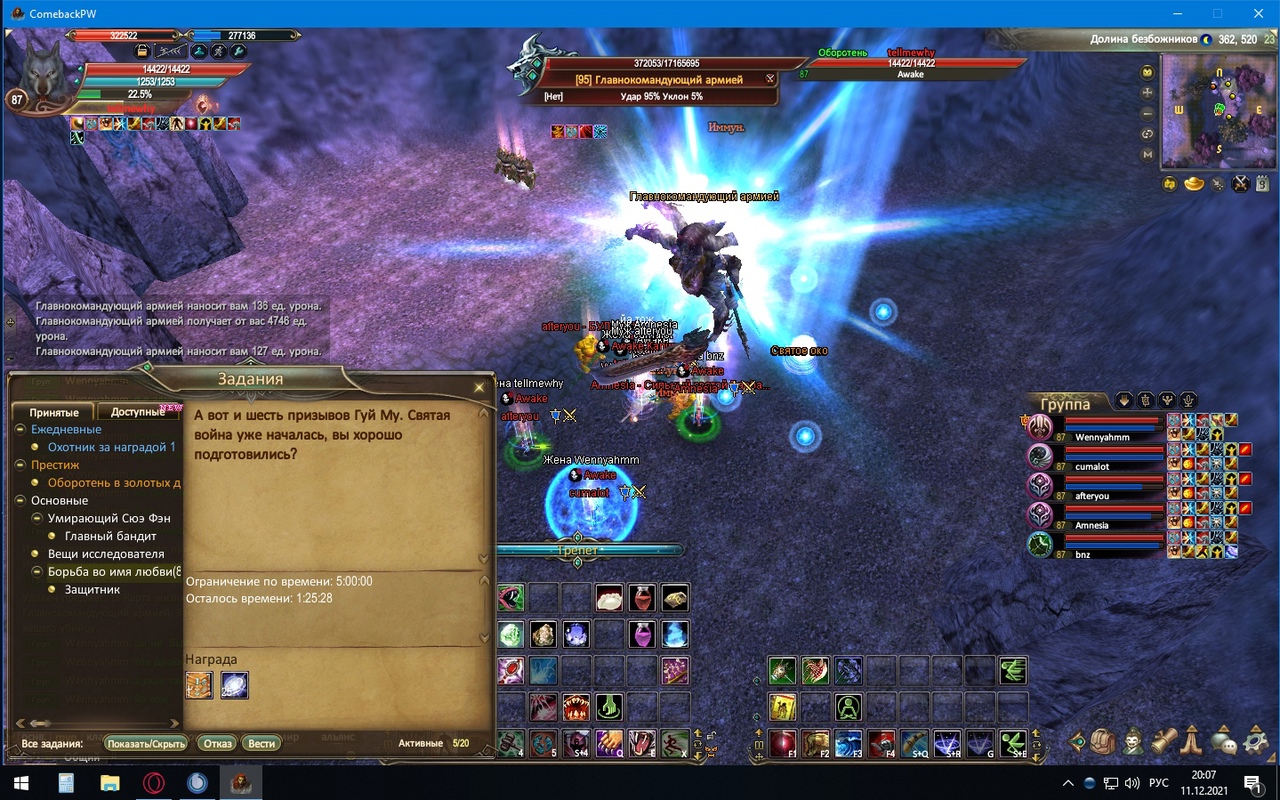Abandon quest with the Отказ button

coord(217,743)
